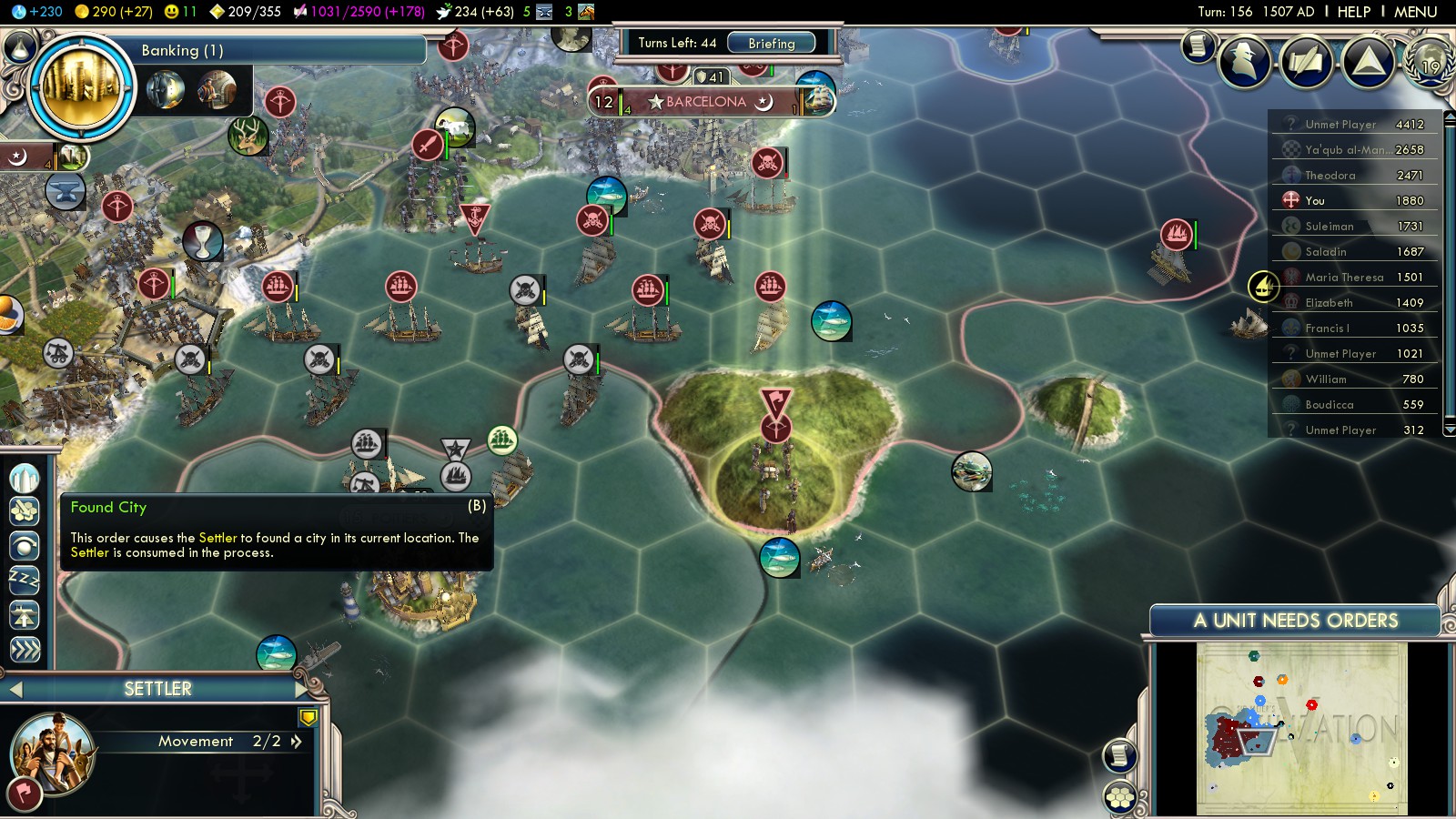Open the Diplomacy overview quill icon
The width and height of the screenshot is (1456, 819).
pos(1306,61)
